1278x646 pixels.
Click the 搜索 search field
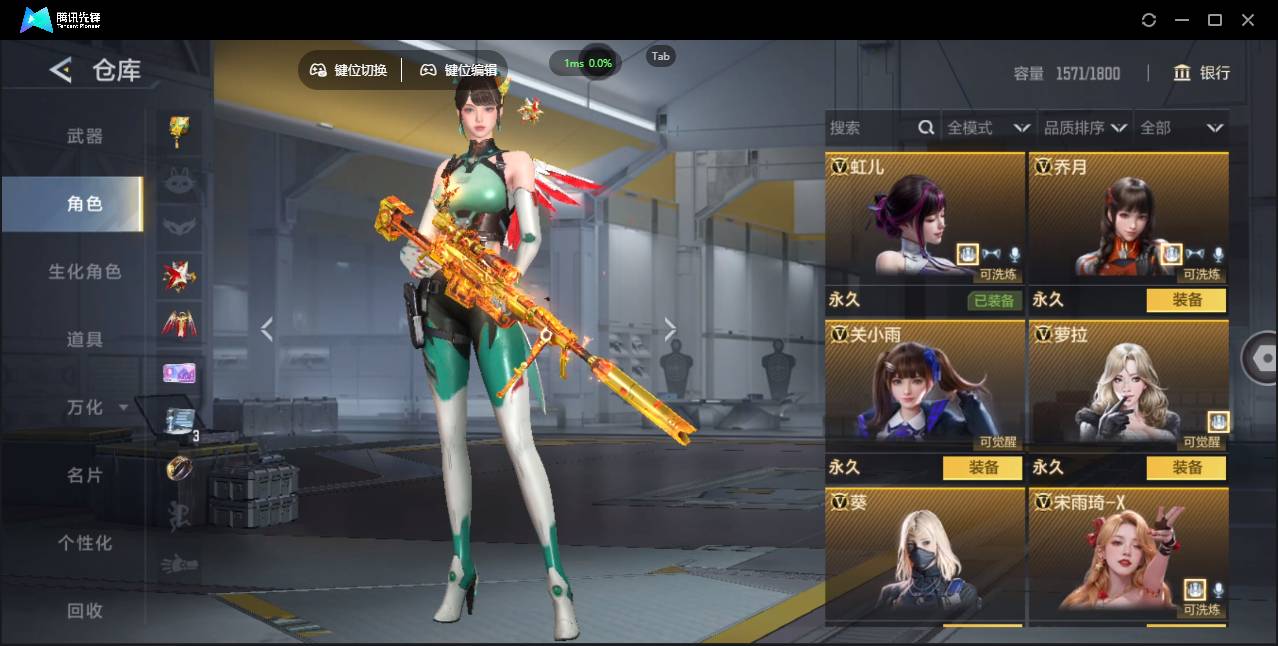click(x=870, y=128)
